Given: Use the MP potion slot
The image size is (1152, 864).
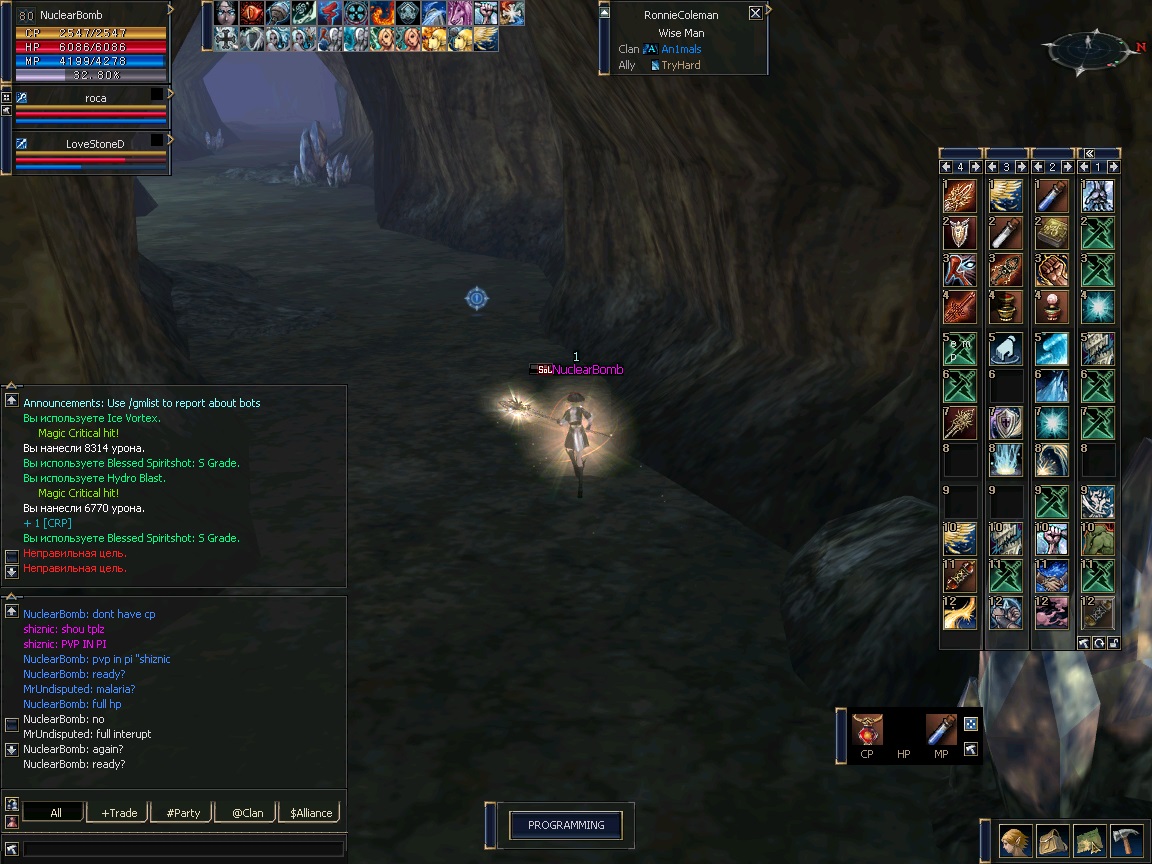Looking at the screenshot, I should point(941,729).
